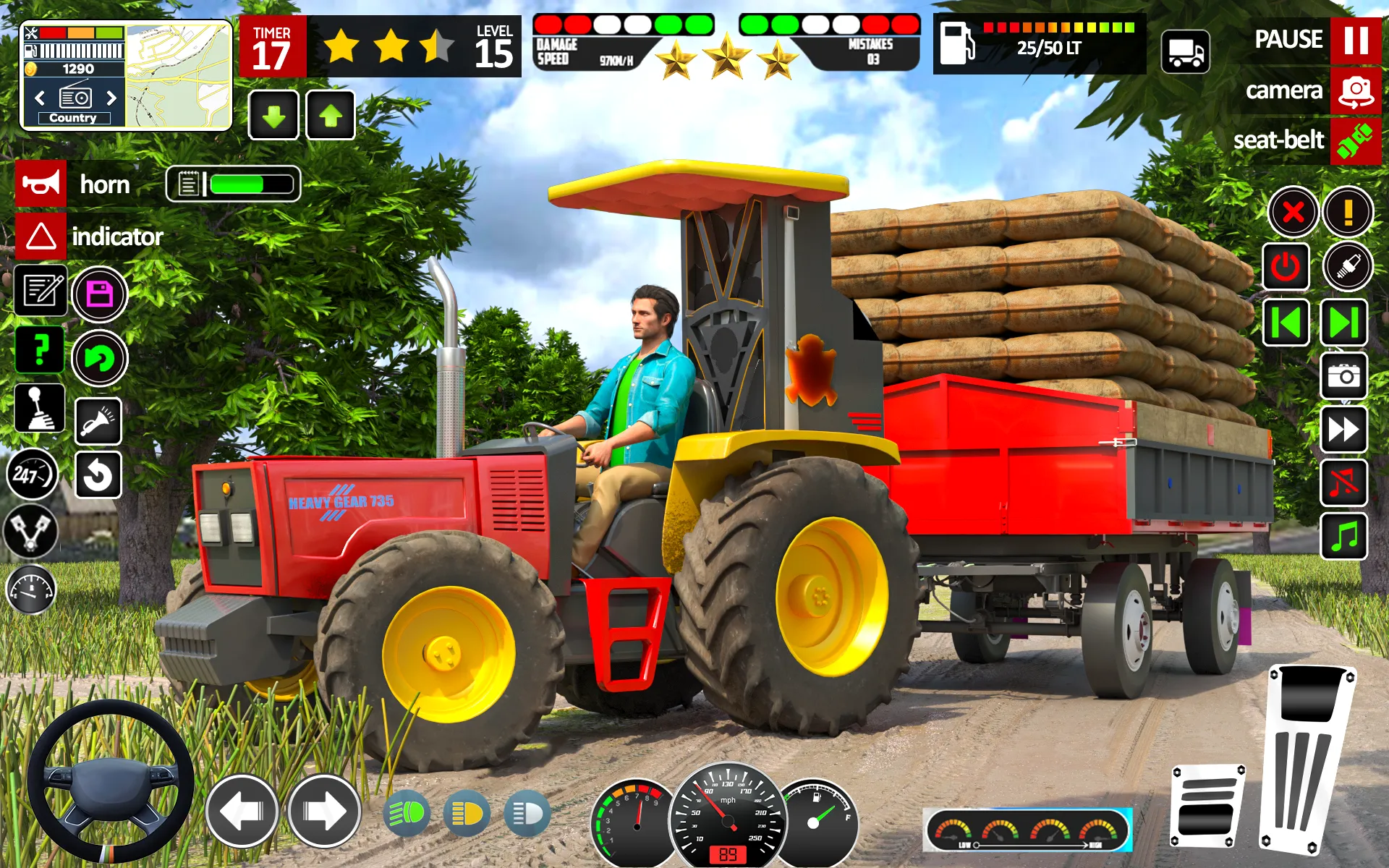The width and height of the screenshot is (1389, 868).
Task: Click left chevron to switch radio station
Action: click(40, 99)
